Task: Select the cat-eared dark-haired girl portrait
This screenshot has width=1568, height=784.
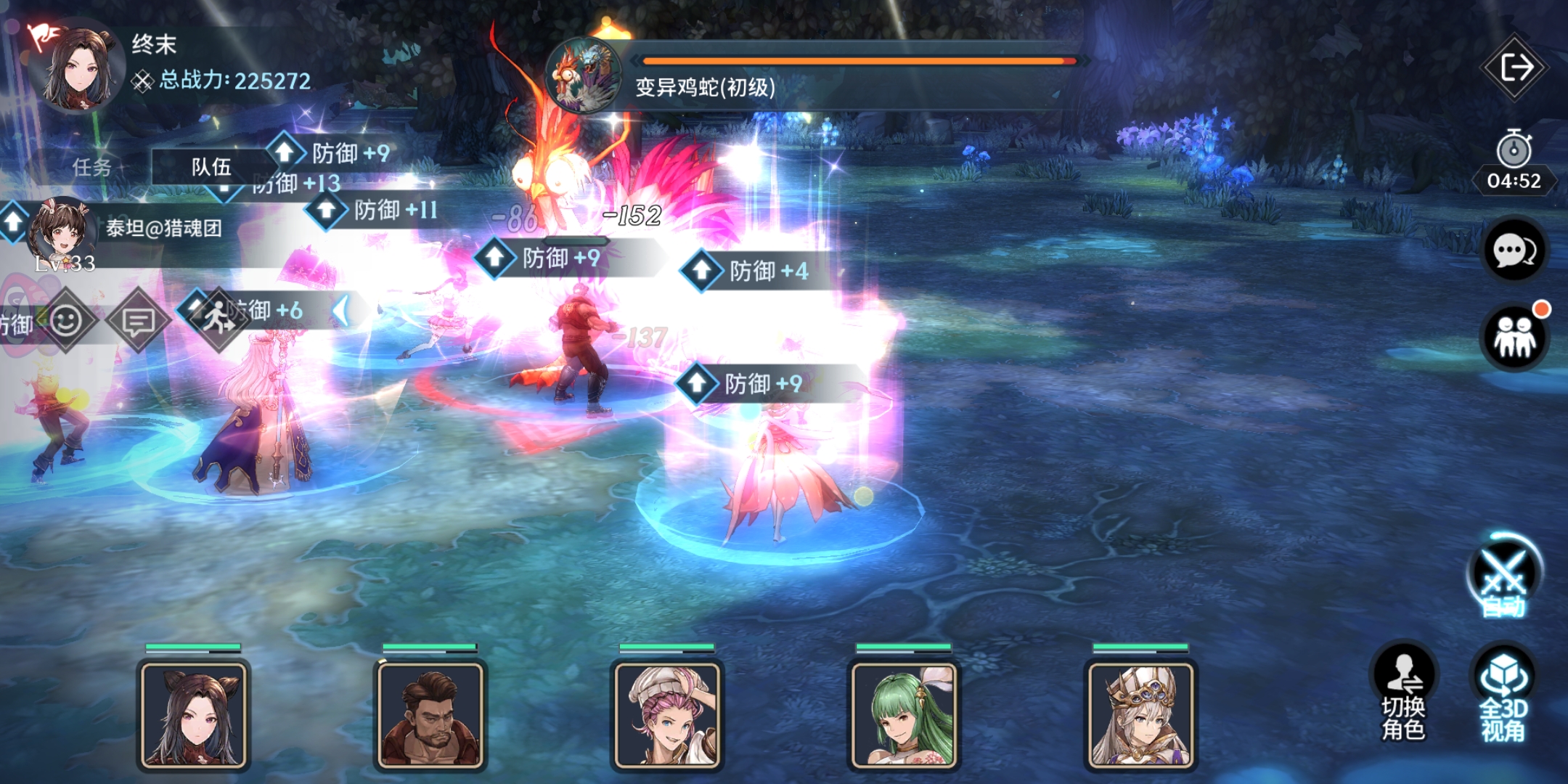Action: click(194, 714)
